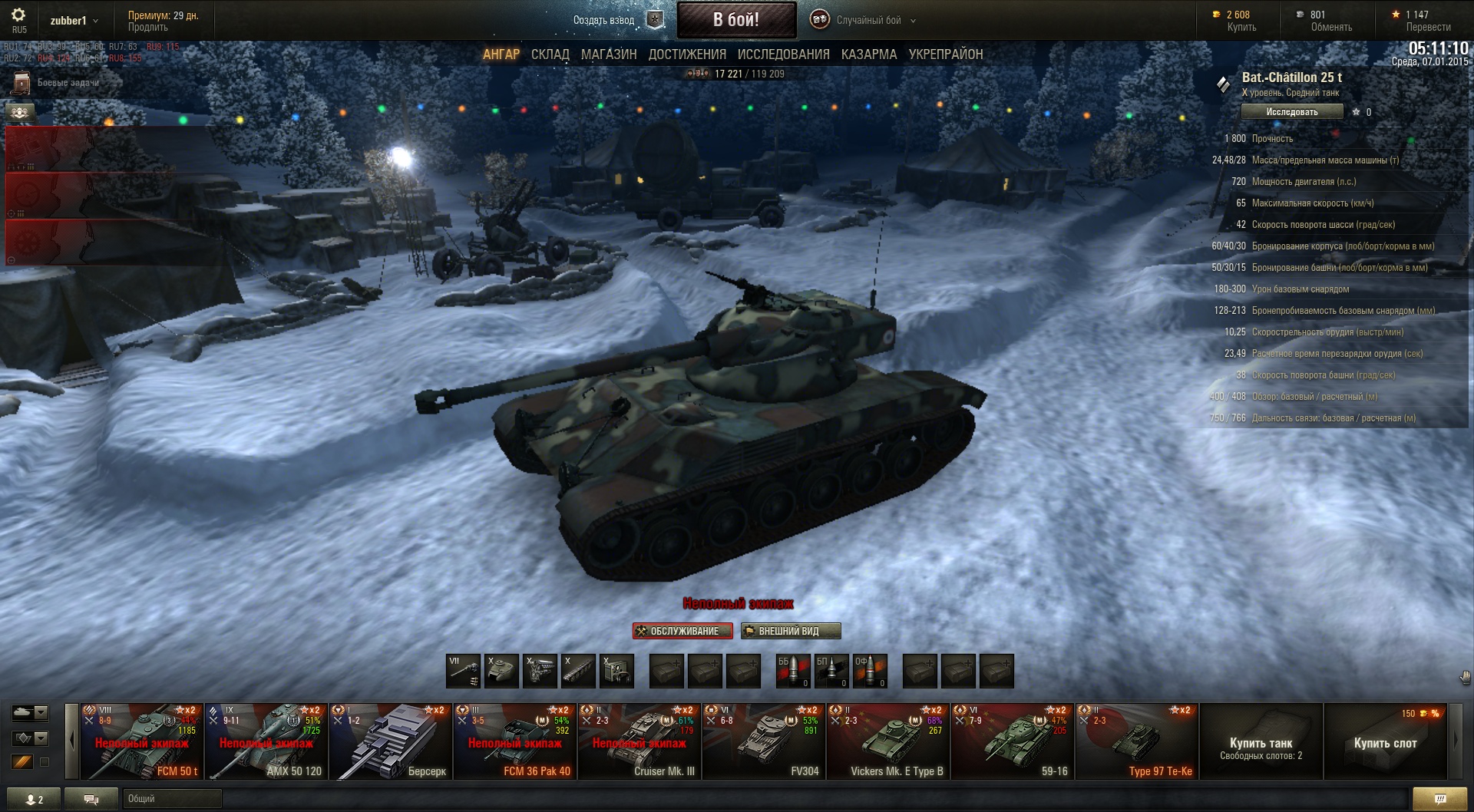The image size is (1474, 812).
Task: Choose the AMX 50 120 tank
Action: coord(266,741)
